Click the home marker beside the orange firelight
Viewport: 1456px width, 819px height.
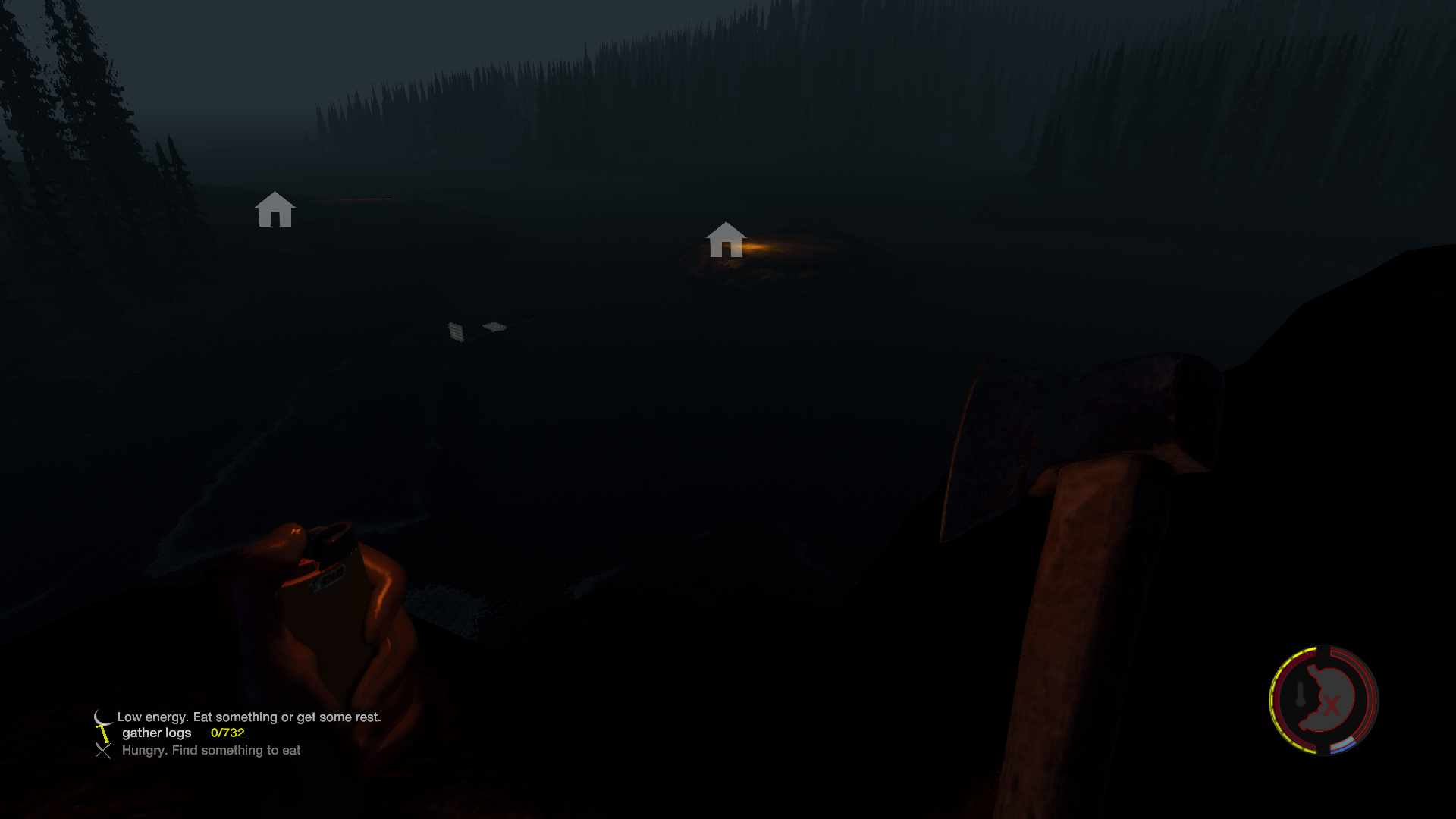click(x=726, y=240)
